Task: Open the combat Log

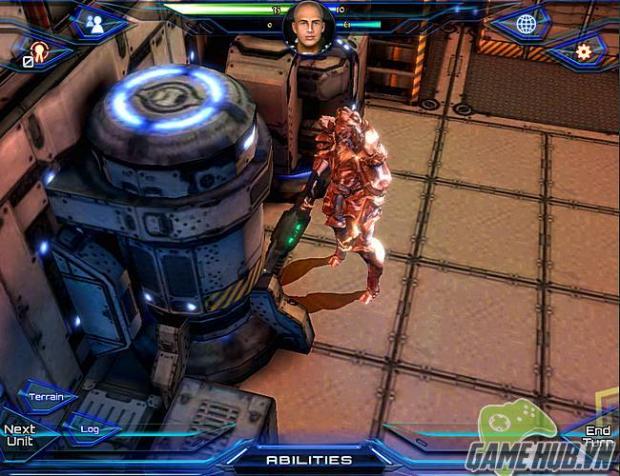Action: point(90,428)
